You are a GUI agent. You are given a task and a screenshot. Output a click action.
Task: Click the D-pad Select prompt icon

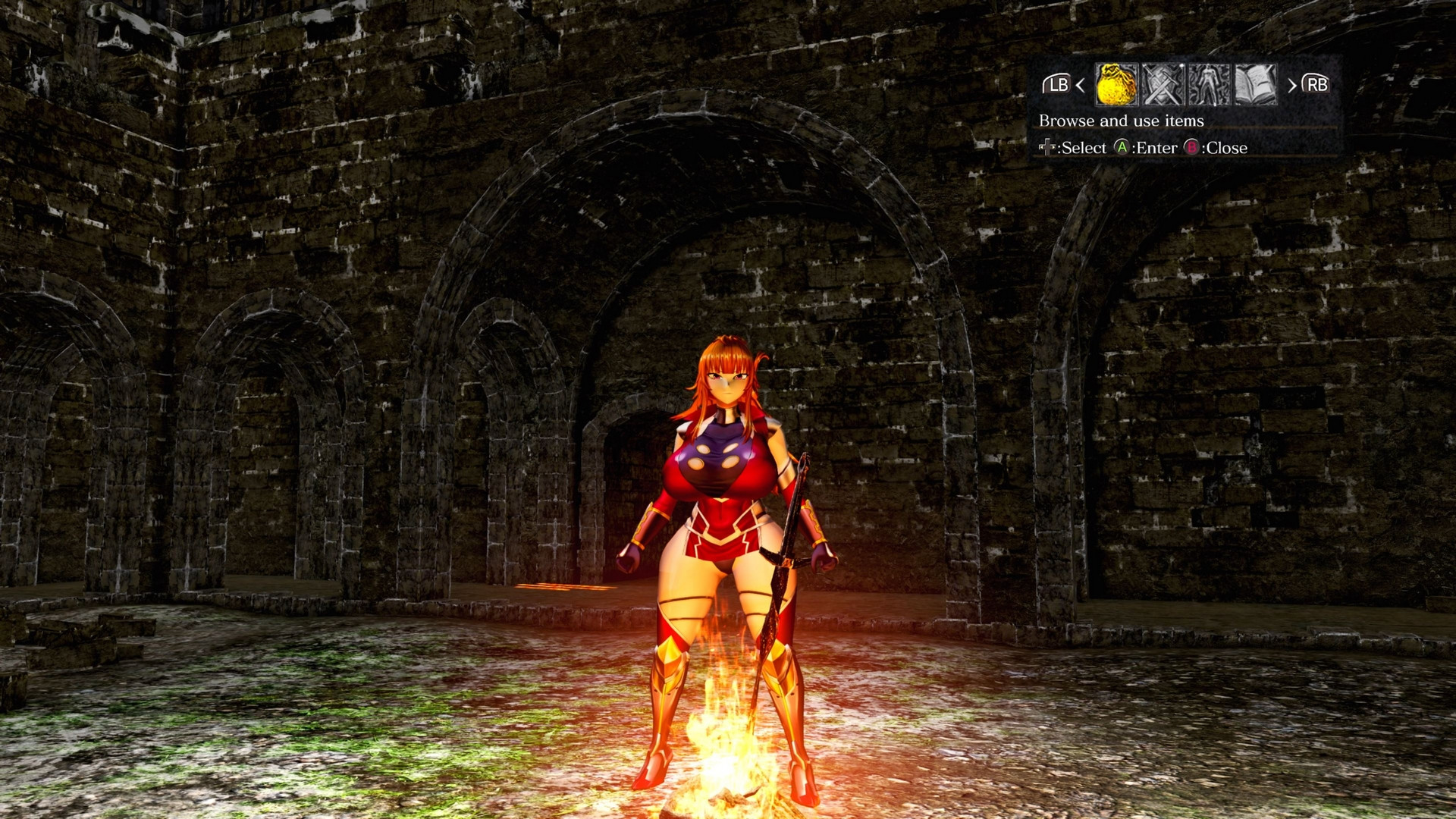[1046, 149]
